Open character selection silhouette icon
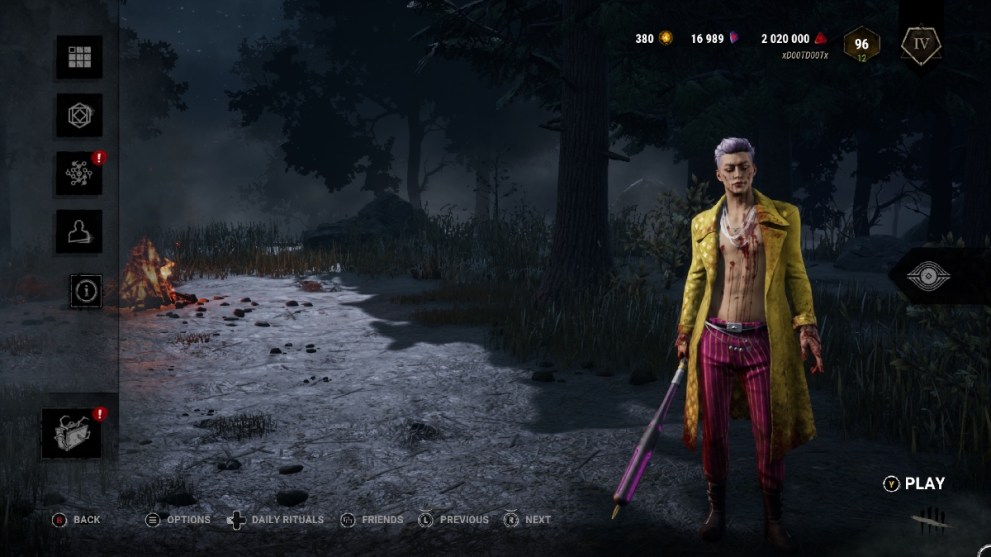The width and height of the screenshot is (991, 557). pyautogui.click(x=79, y=231)
